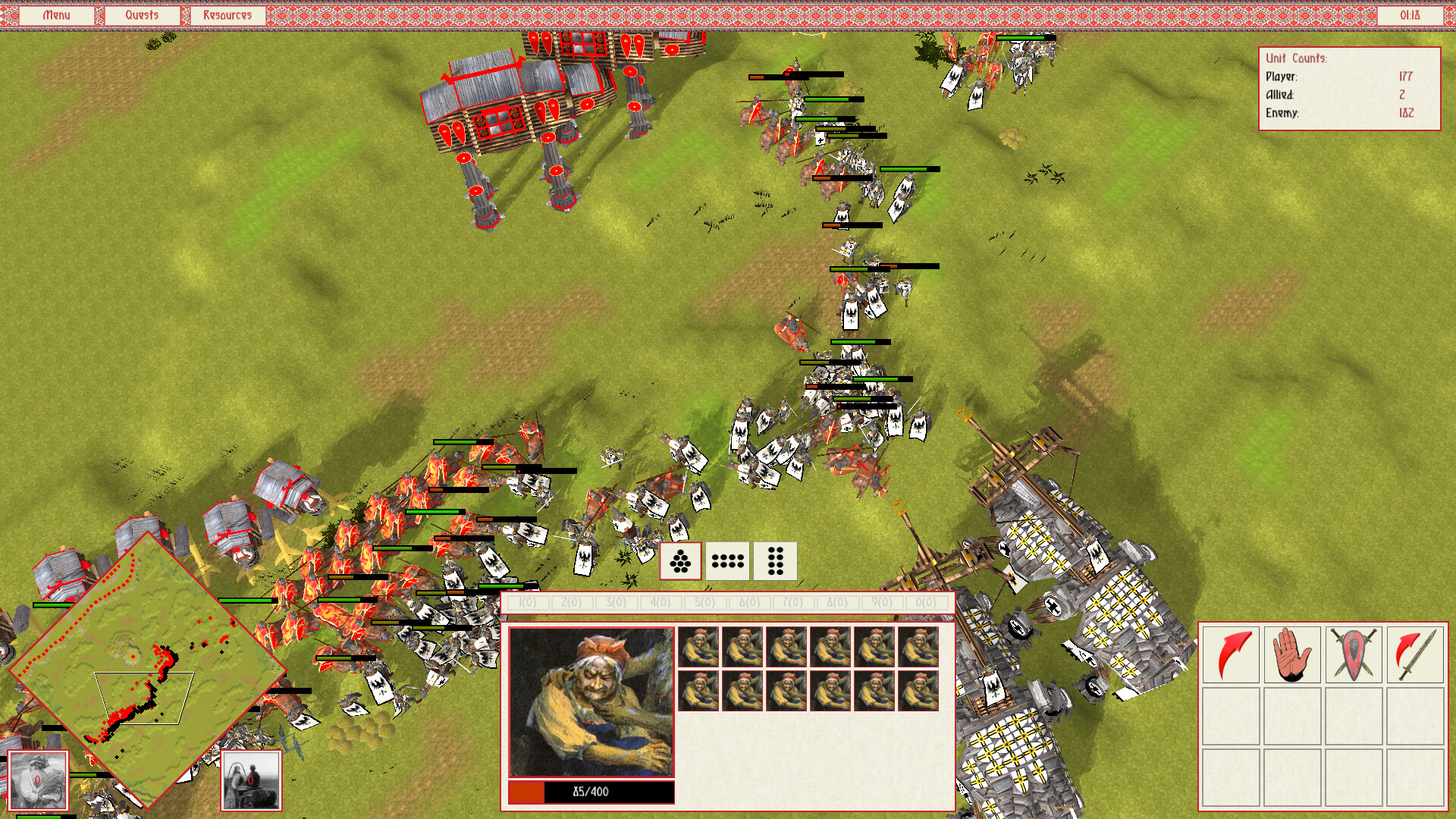This screenshot has height=819, width=1456.
Task: Select the column formation icon
Action: click(775, 560)
